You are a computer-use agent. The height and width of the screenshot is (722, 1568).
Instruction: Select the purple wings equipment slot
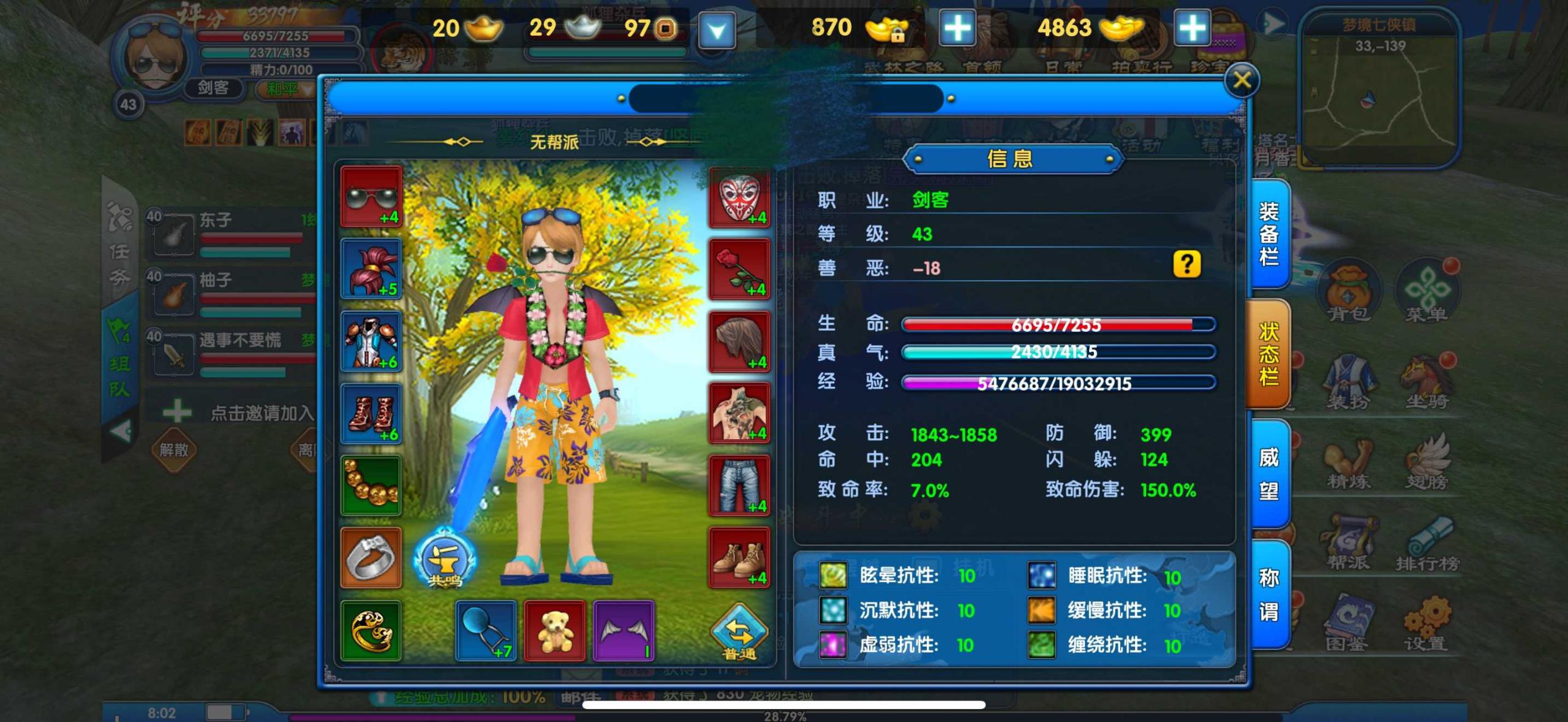(x=625, y=631)
